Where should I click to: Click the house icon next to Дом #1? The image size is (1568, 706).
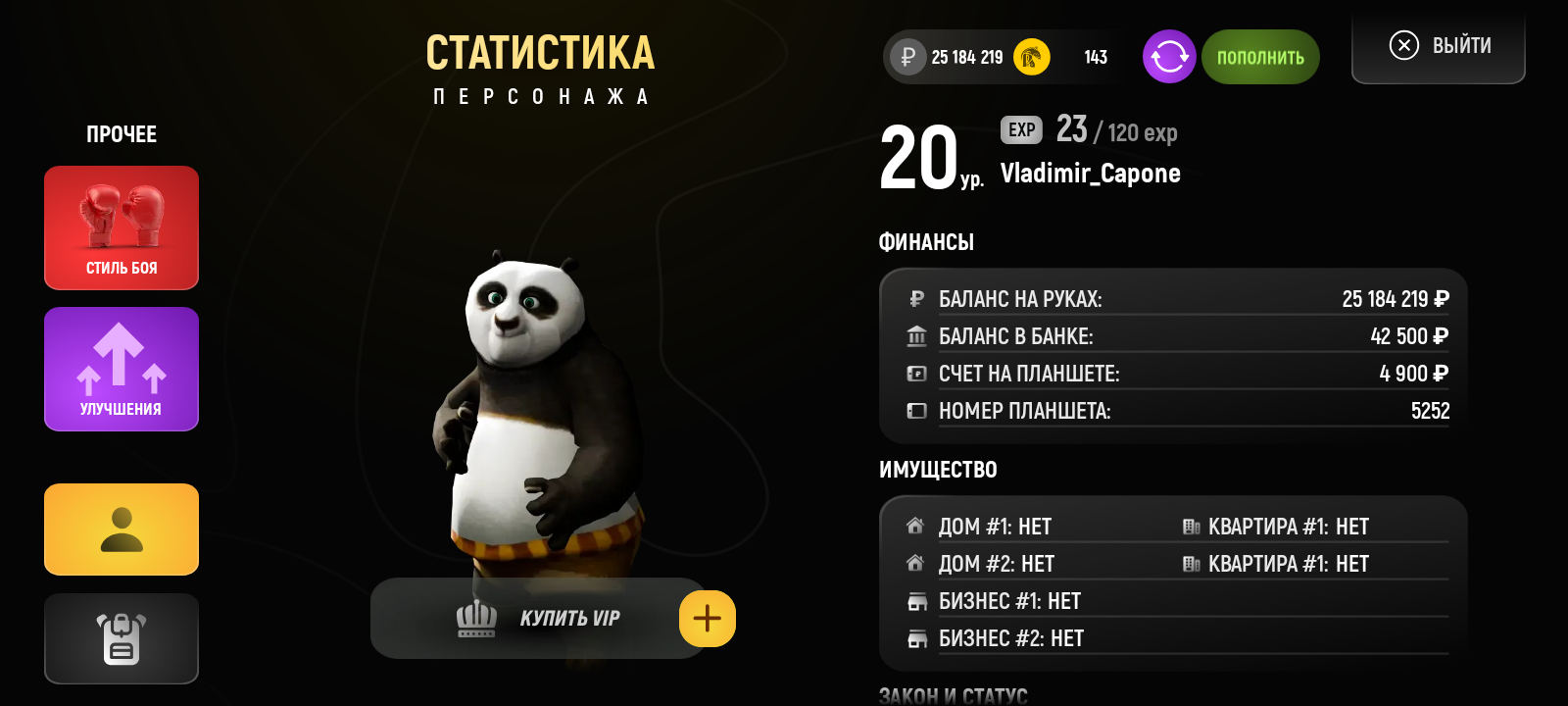[915, 526]
